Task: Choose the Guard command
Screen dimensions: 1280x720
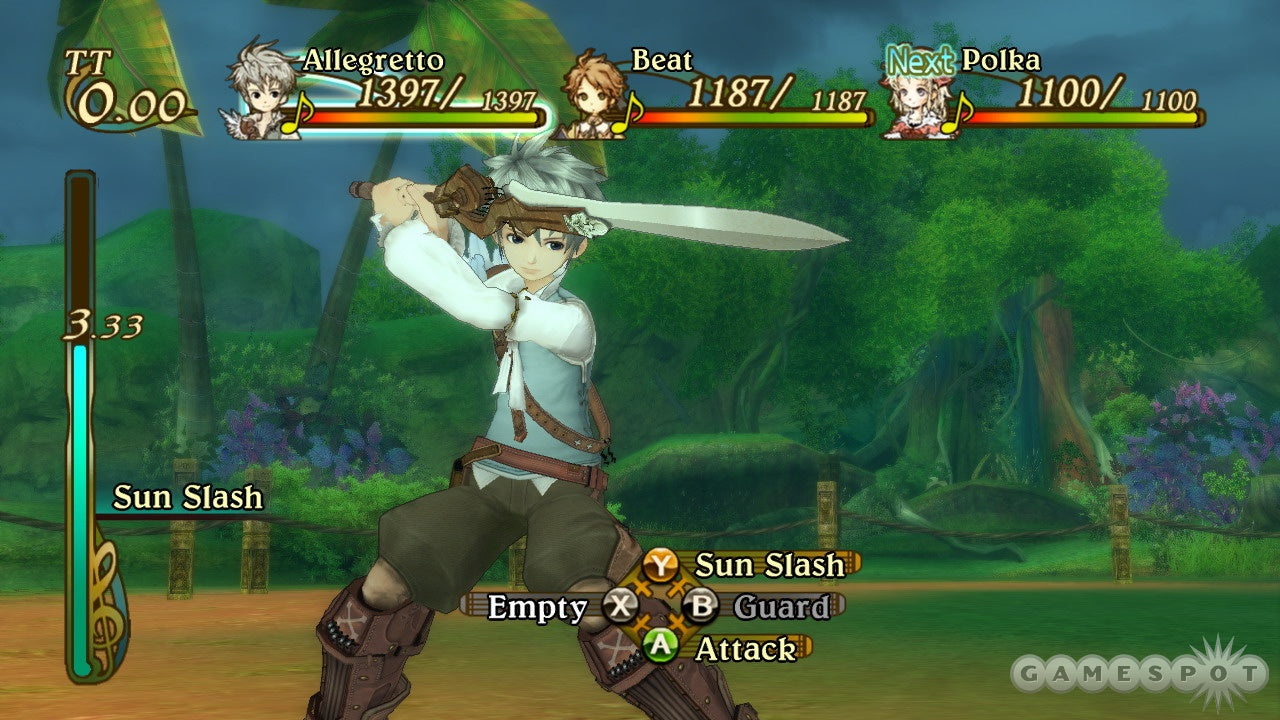Action: click(782, 605)
